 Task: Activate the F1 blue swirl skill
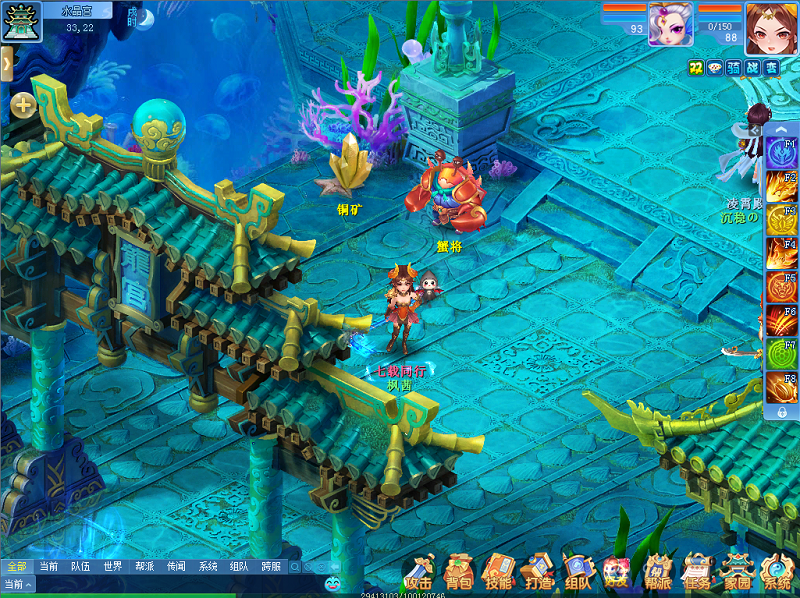coord(781,154)
